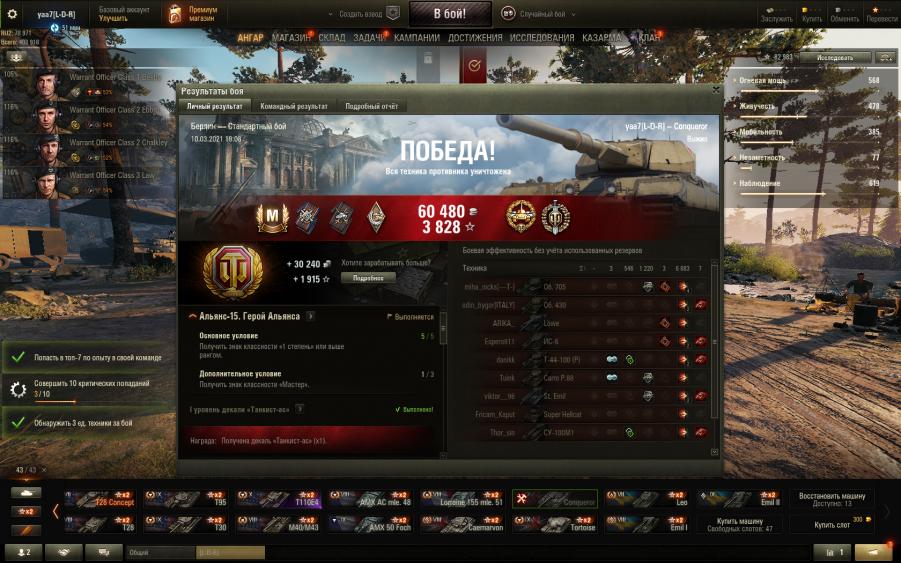Open the «КАЗАРМА» barracks menu
Image resolution: width=901 pixels, height=563 pixels.
click(601, 38)
